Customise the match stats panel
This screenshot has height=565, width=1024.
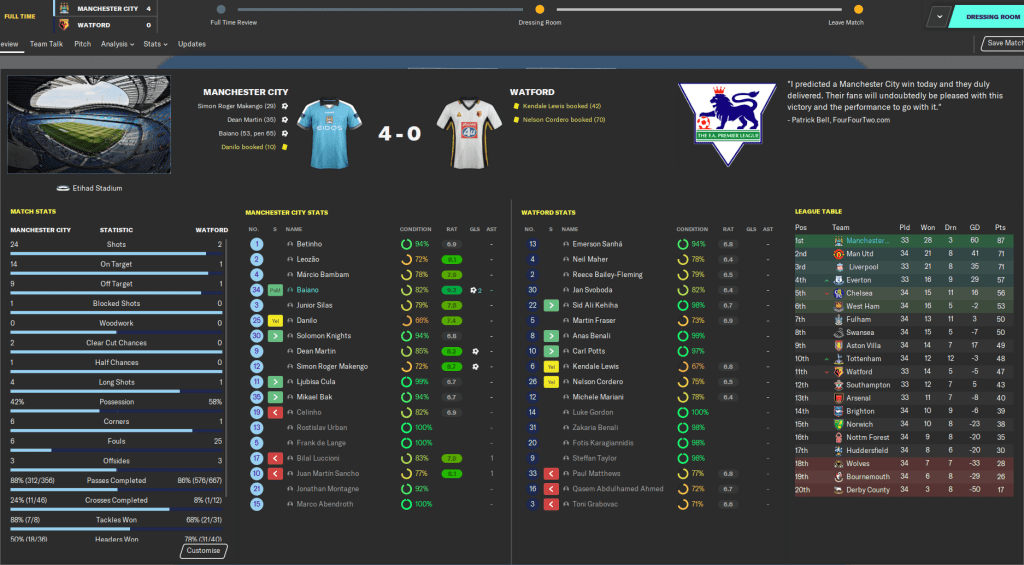pyautogui.click(x=204, y=551)
